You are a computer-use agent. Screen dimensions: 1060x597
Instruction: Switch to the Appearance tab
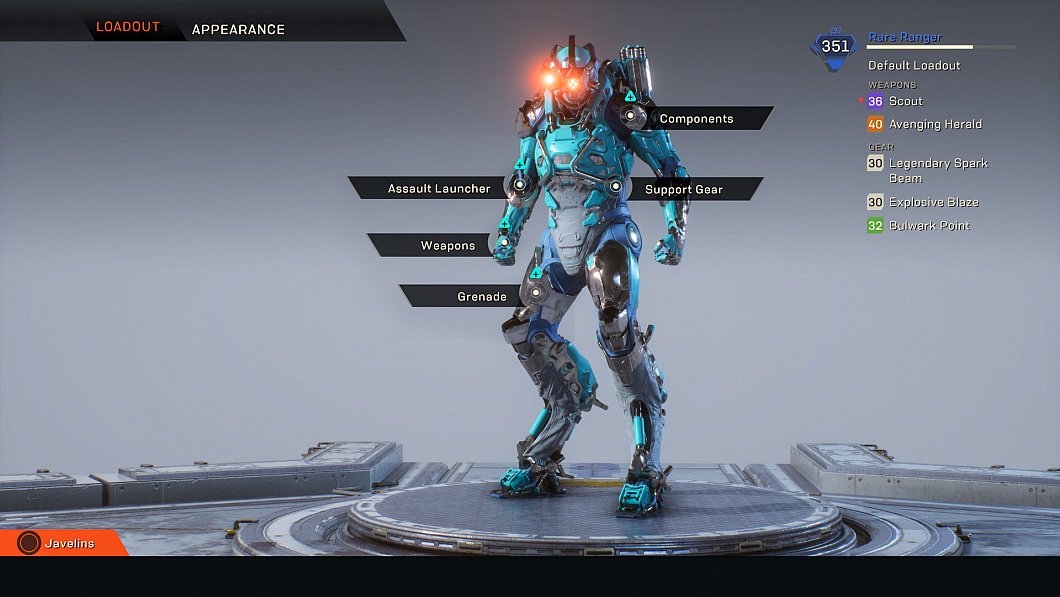click(x=238, y=29)
